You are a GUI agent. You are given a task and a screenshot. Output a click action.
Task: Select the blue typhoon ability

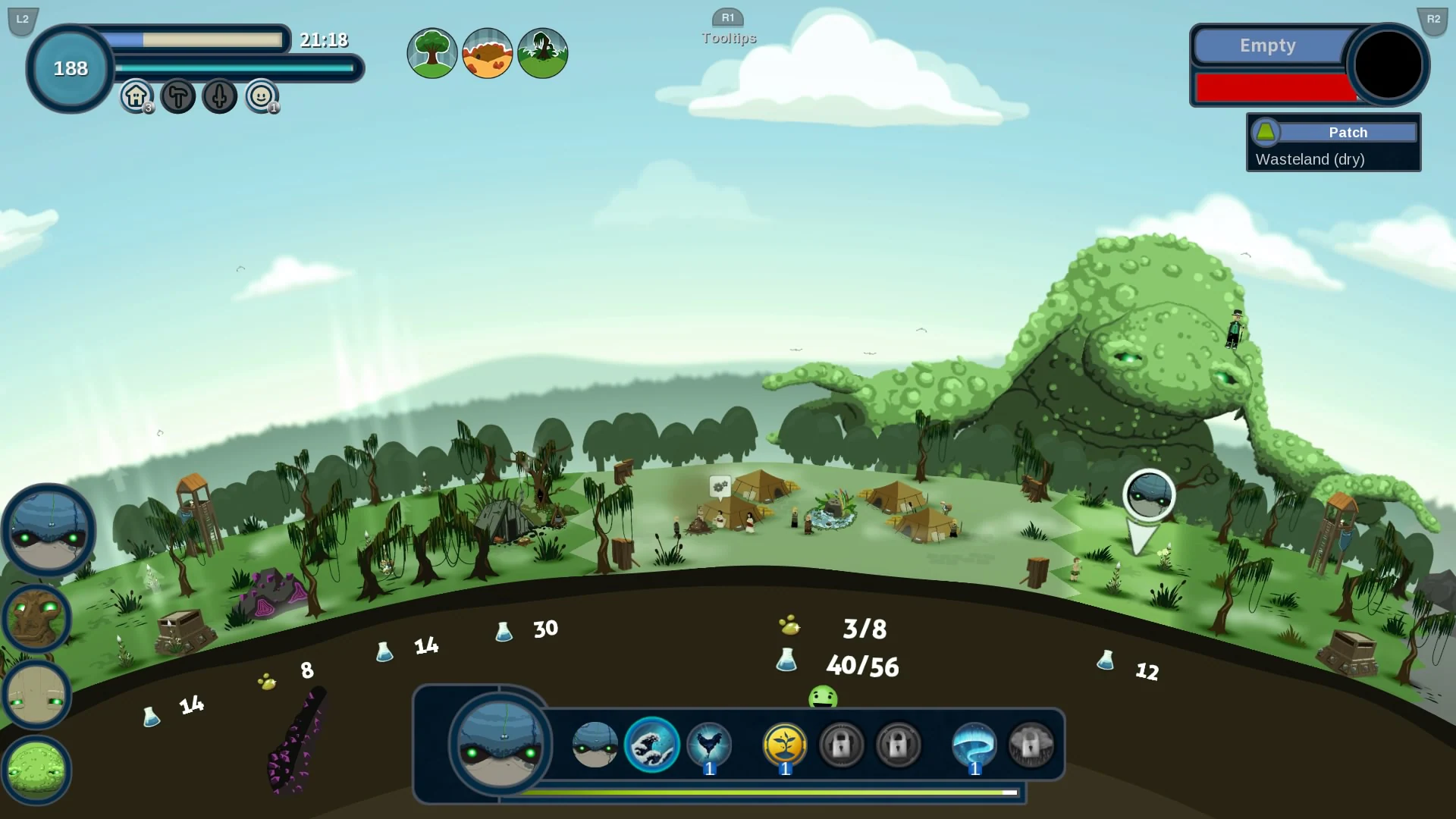tap(974, 746)
